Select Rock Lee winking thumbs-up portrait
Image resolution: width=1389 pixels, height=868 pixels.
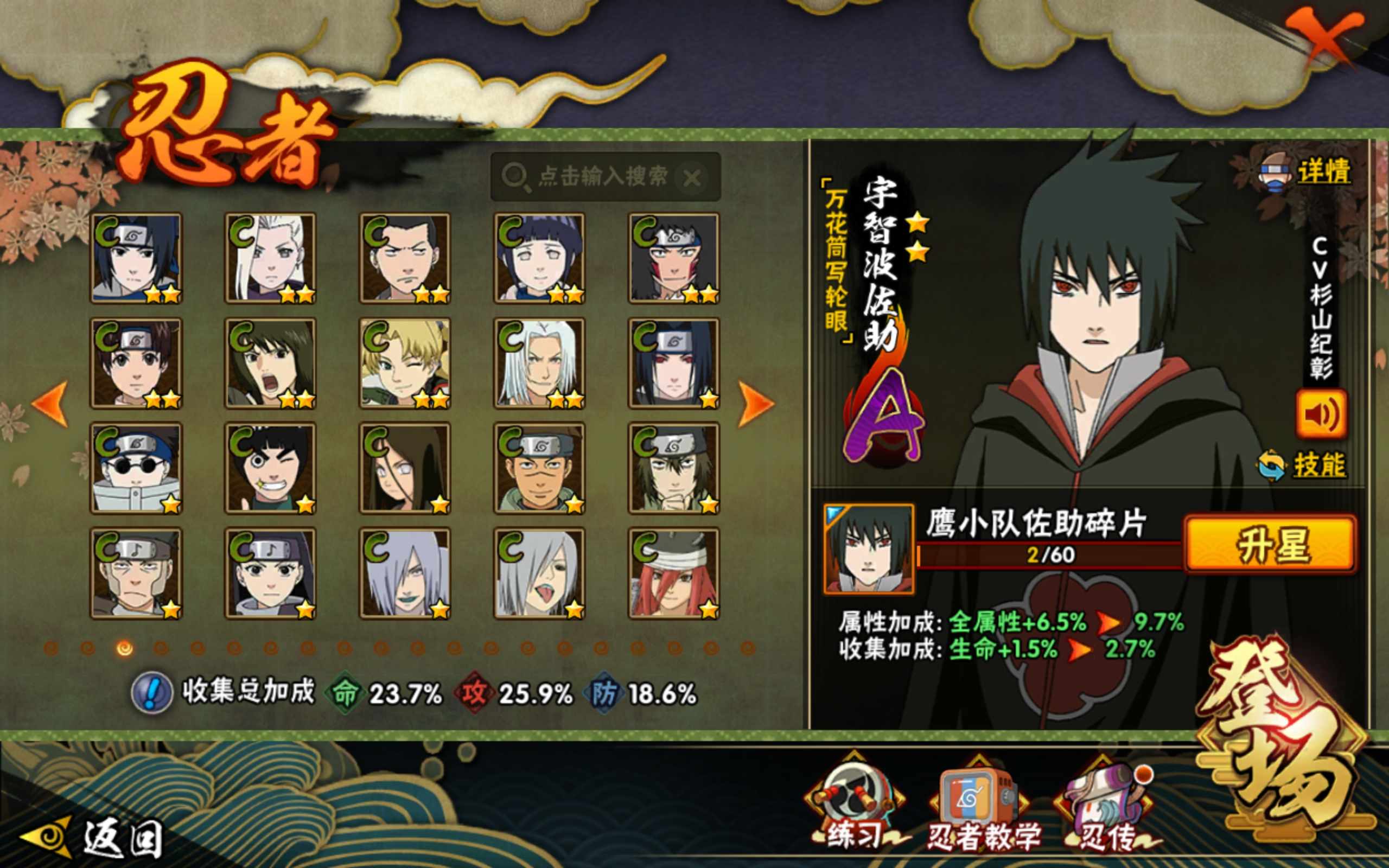click(270, 468)
